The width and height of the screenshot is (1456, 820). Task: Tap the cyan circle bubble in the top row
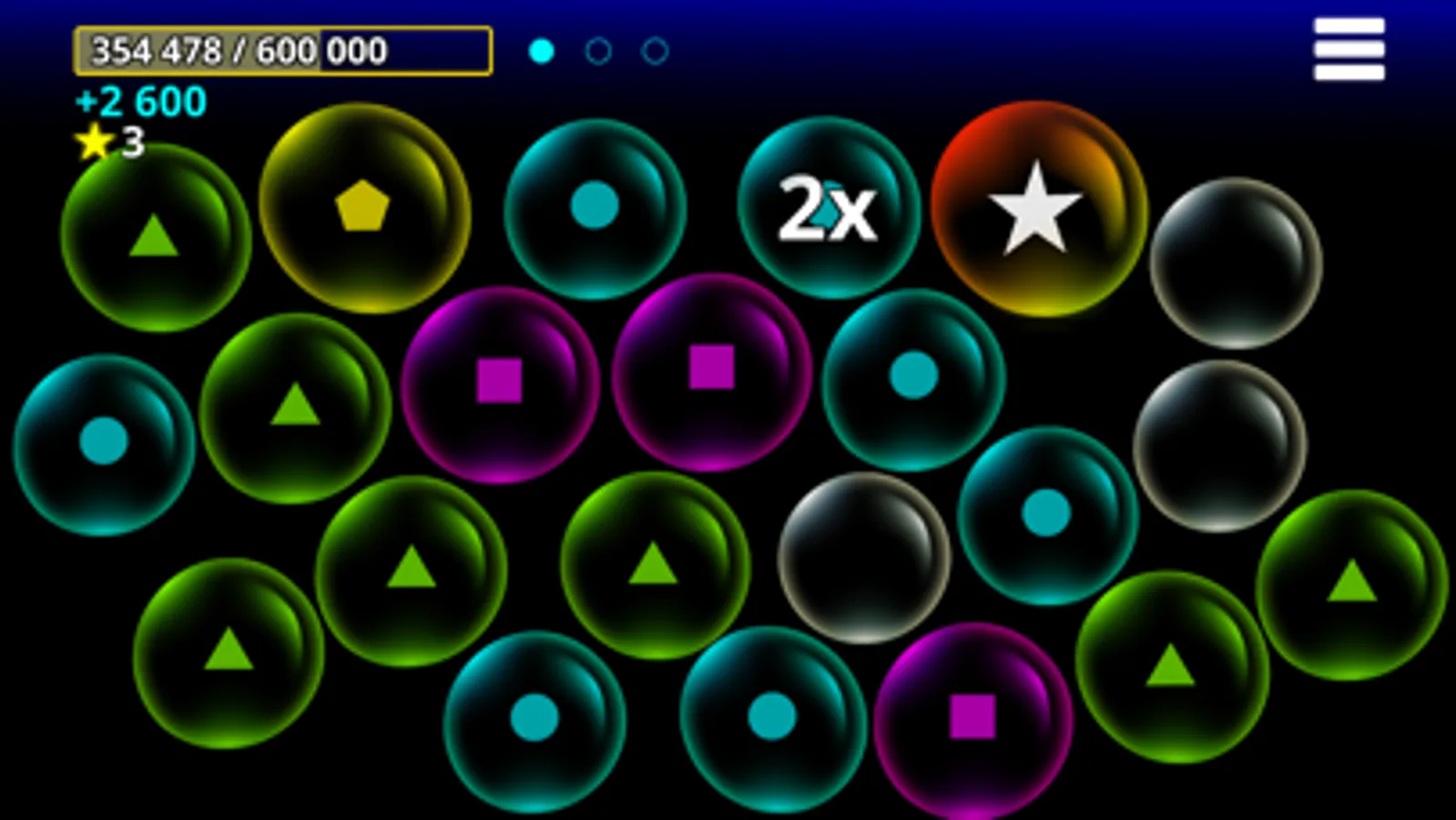[x=594, y=208]
